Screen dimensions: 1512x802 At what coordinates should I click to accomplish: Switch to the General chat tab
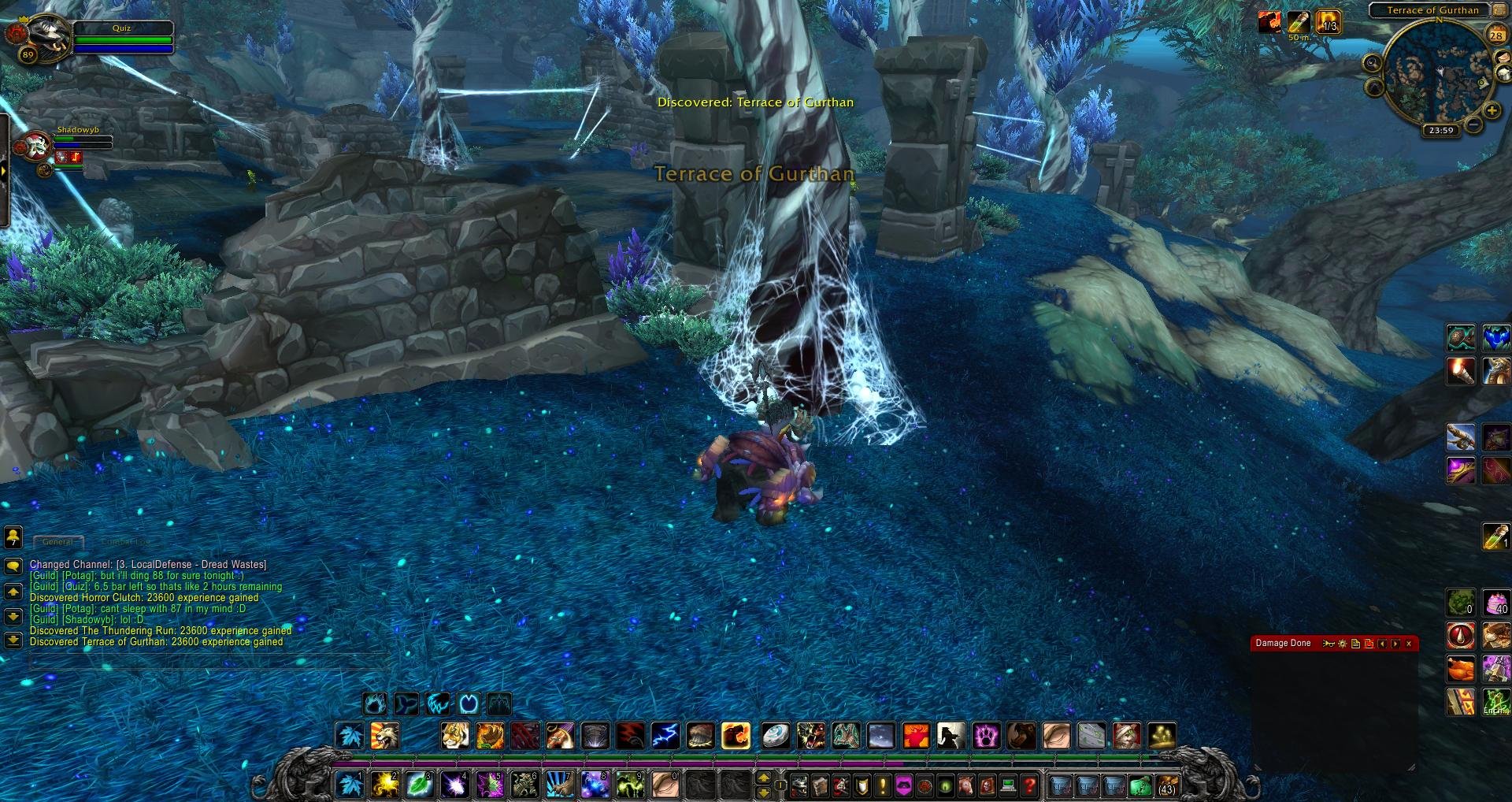[58, 542]
